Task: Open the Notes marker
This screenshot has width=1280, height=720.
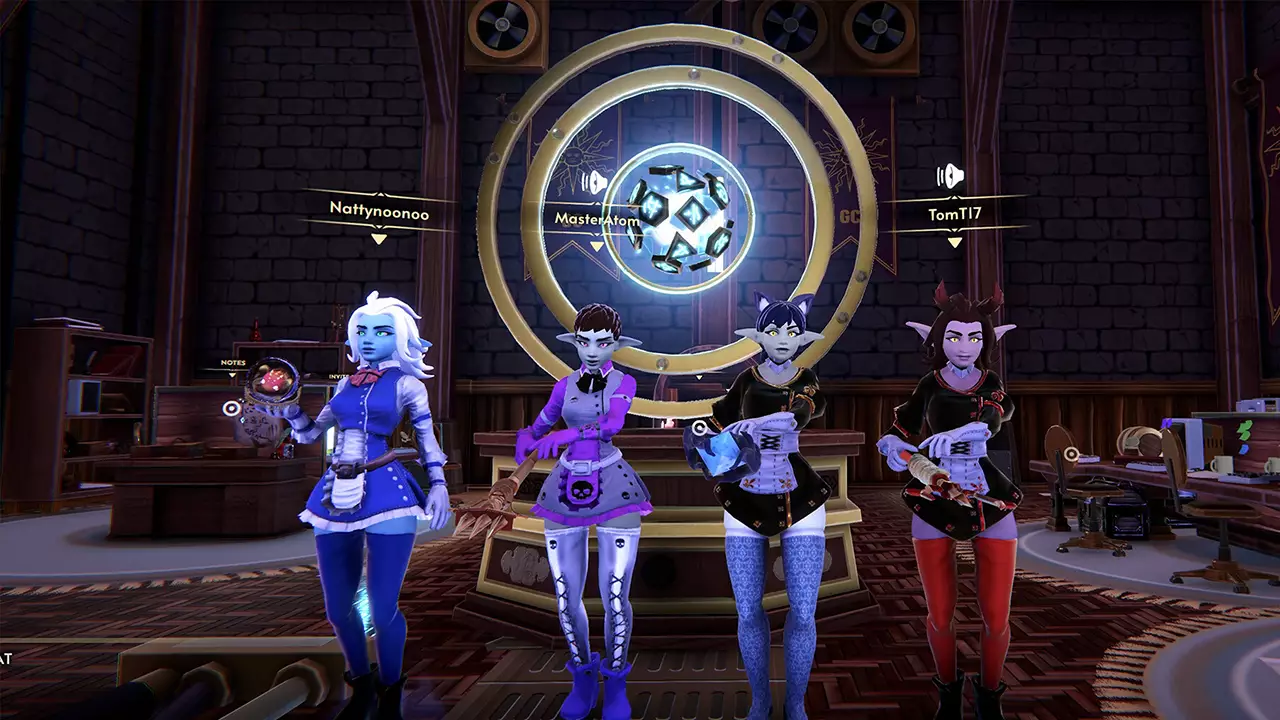Action: (x=233, y=363)
